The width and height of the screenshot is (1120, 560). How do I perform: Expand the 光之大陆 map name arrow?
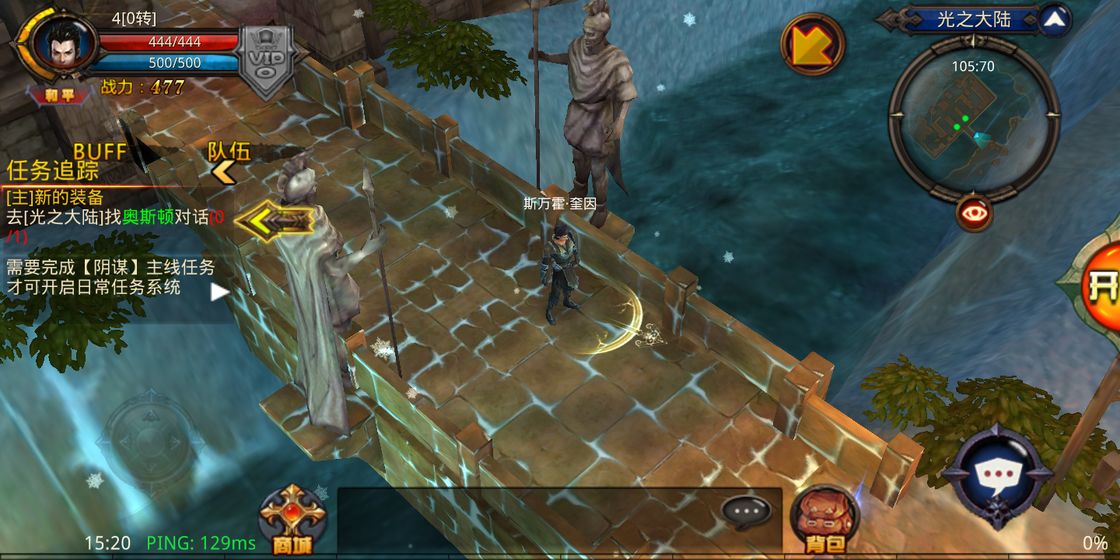[x=1054, y=18]
